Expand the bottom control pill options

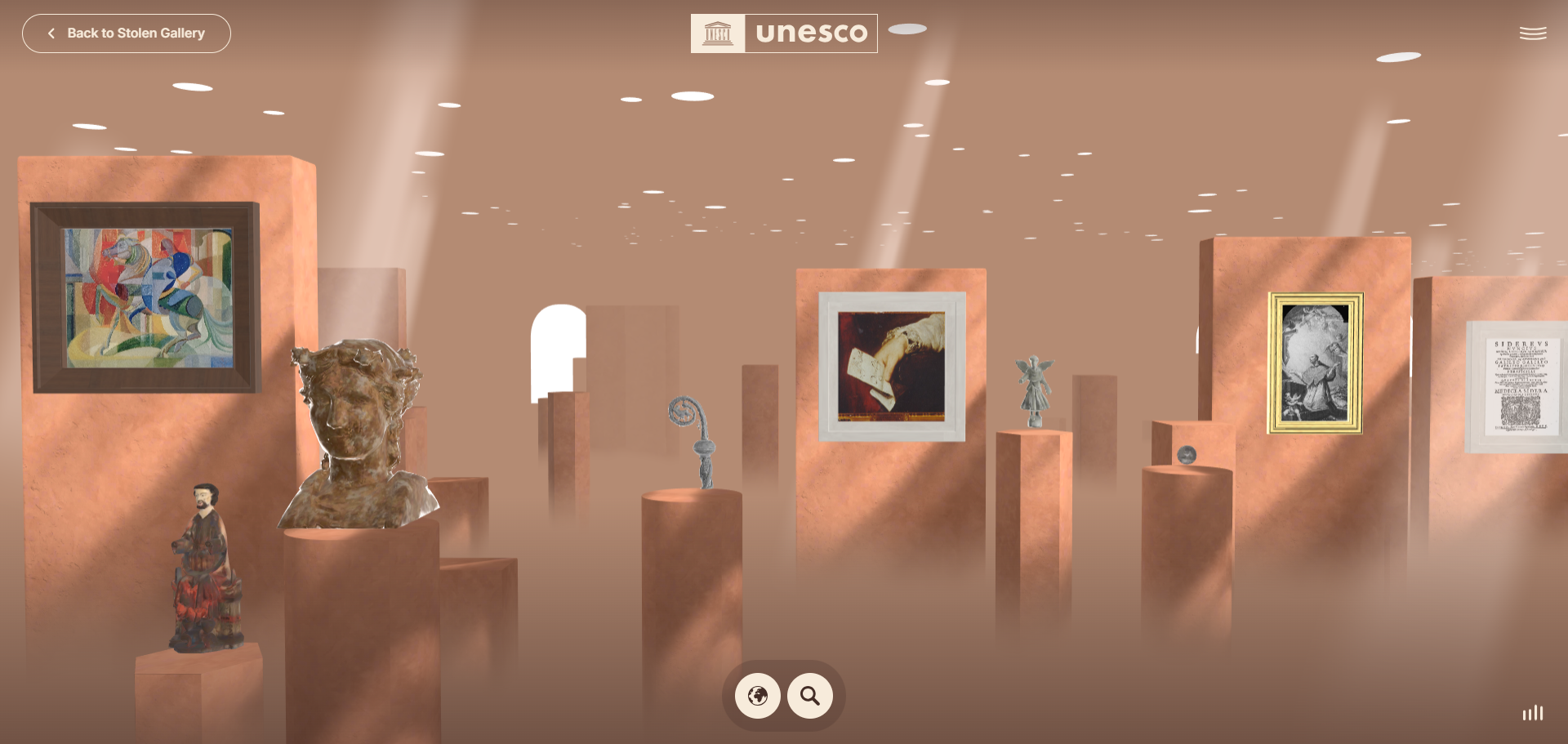(x=783, y=696)
